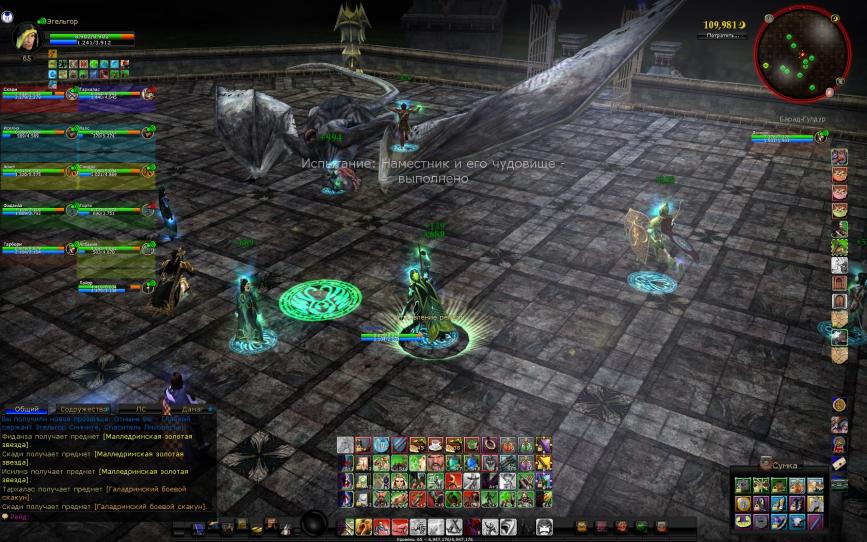
Task: Select the helmet mask icon on bottom bar
Action: point(544,527)
